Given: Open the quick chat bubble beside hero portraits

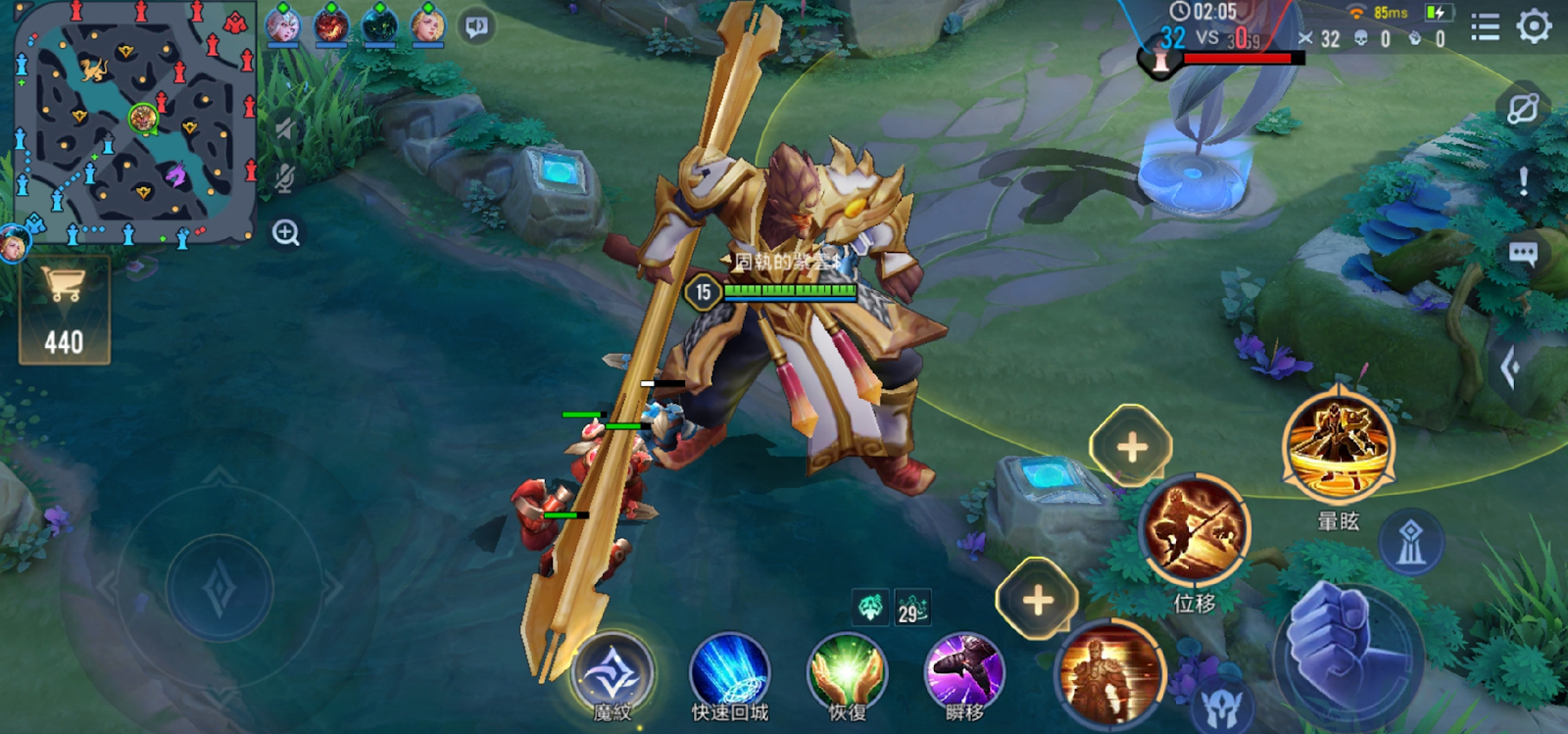Looking at the screenshot, I should (x=477, y=26).
